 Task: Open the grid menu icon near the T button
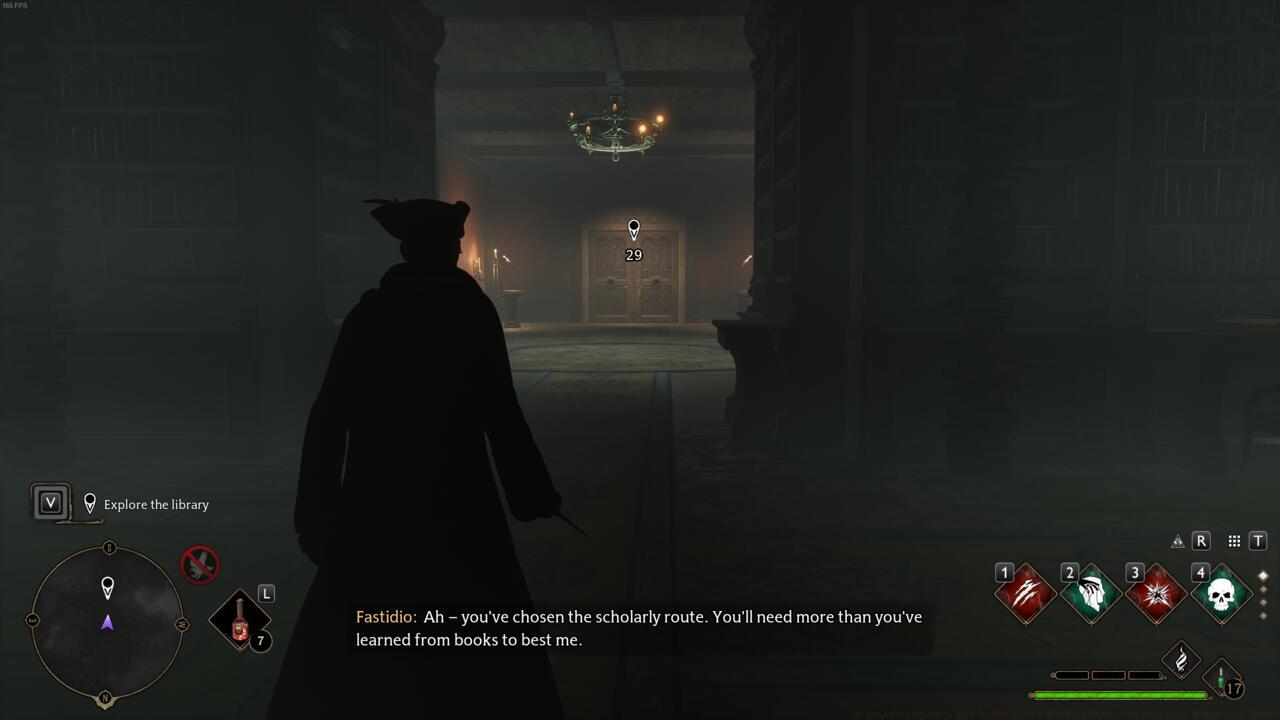pos(1233,540)
